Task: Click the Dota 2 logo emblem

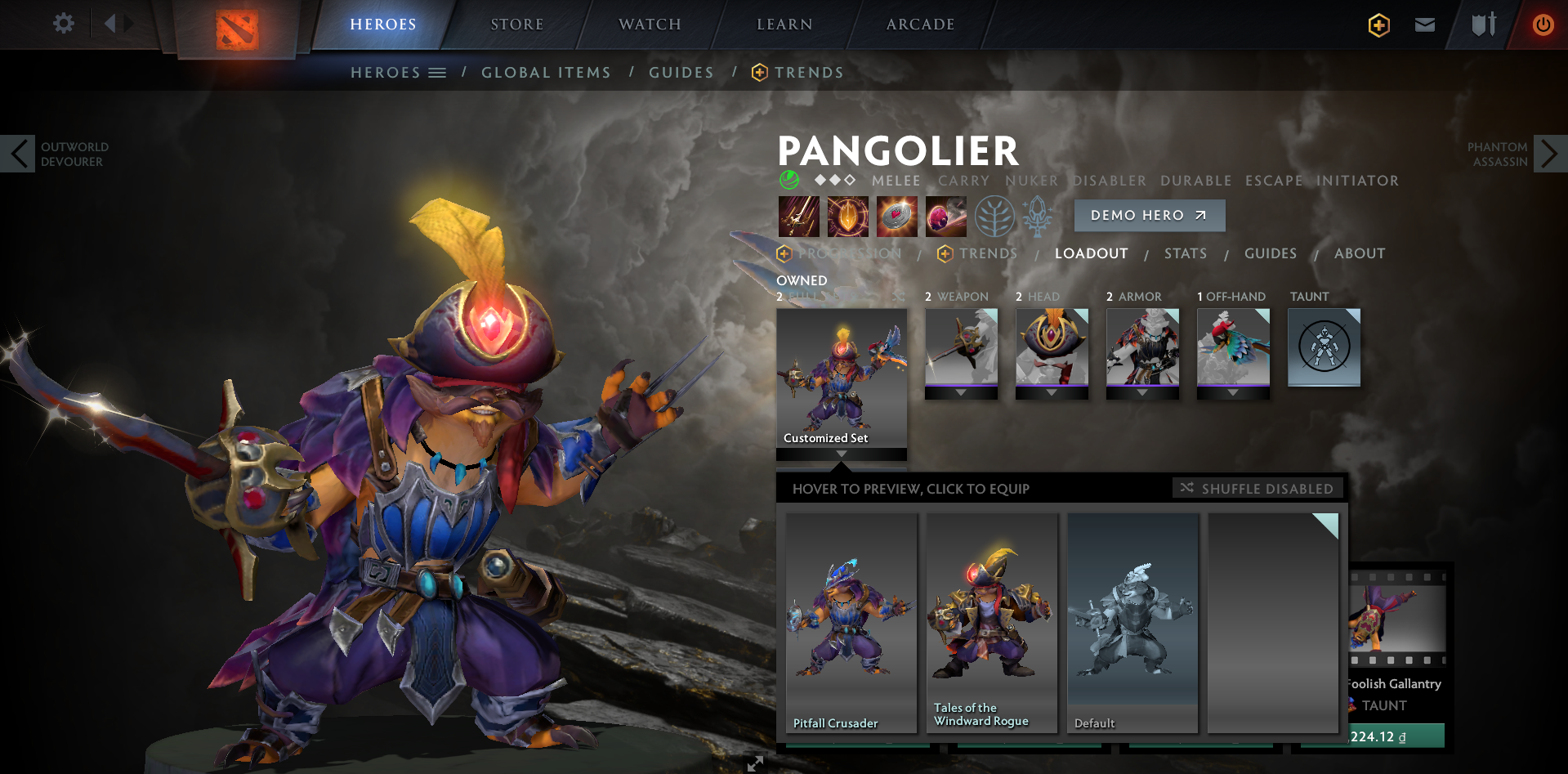Action: pyautogui.click(x=236, y=27)
